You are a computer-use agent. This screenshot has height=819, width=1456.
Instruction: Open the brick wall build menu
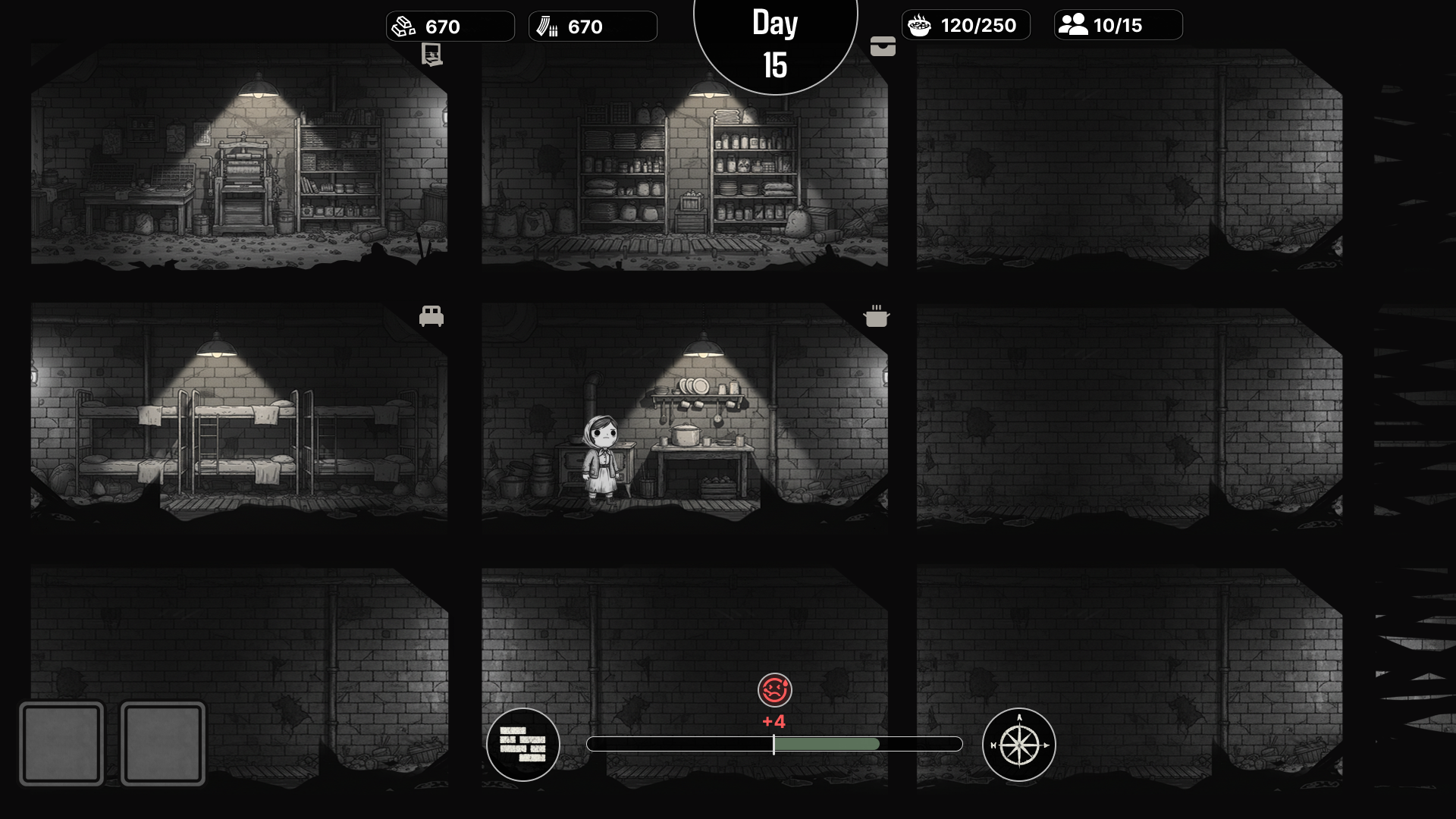523,744
